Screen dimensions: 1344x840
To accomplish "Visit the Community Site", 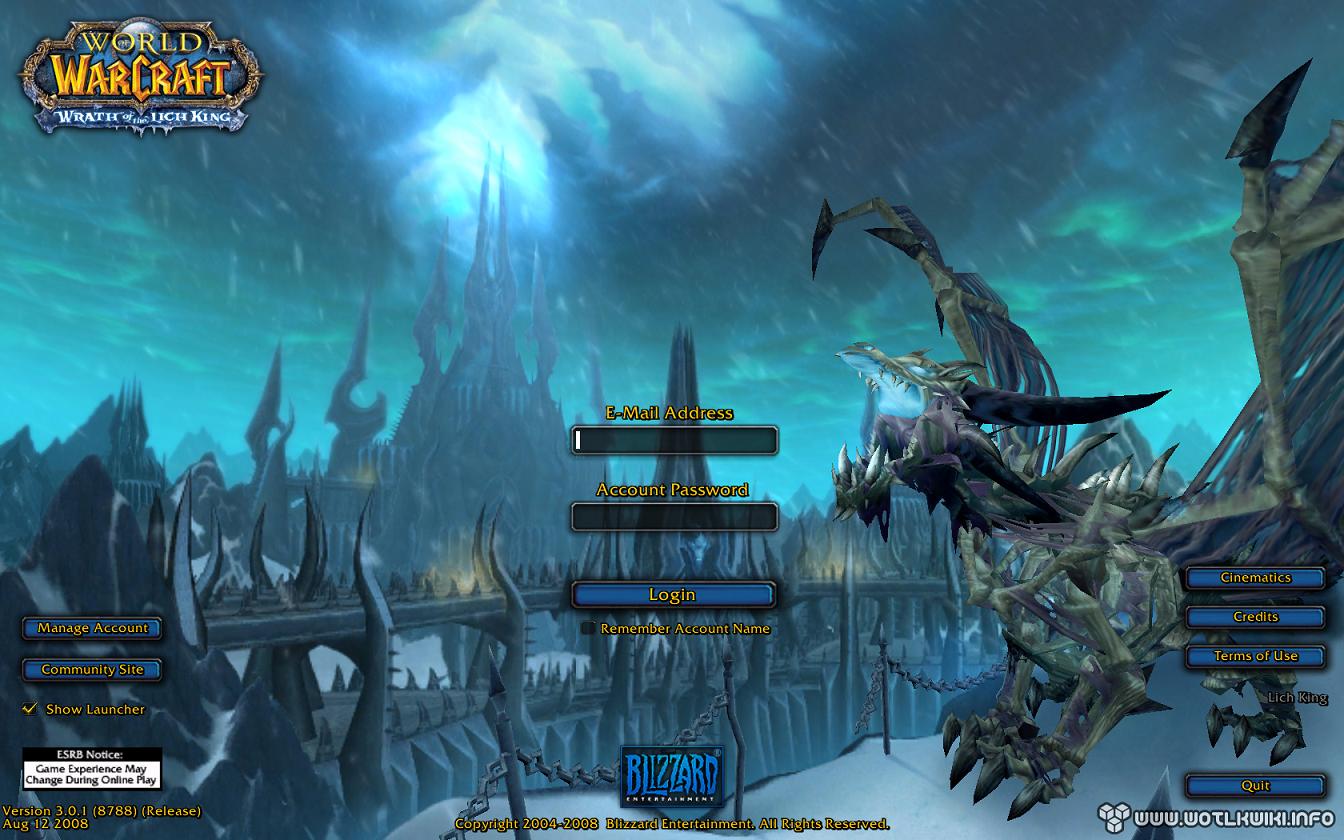I will point(92,669).
